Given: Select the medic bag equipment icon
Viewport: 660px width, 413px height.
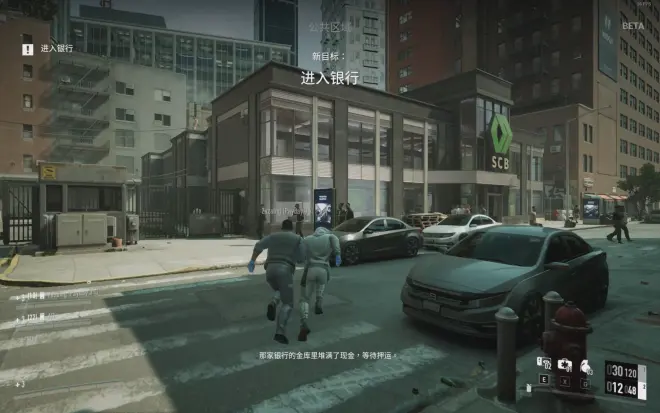Looking at the screenshot, I should 565,364.
